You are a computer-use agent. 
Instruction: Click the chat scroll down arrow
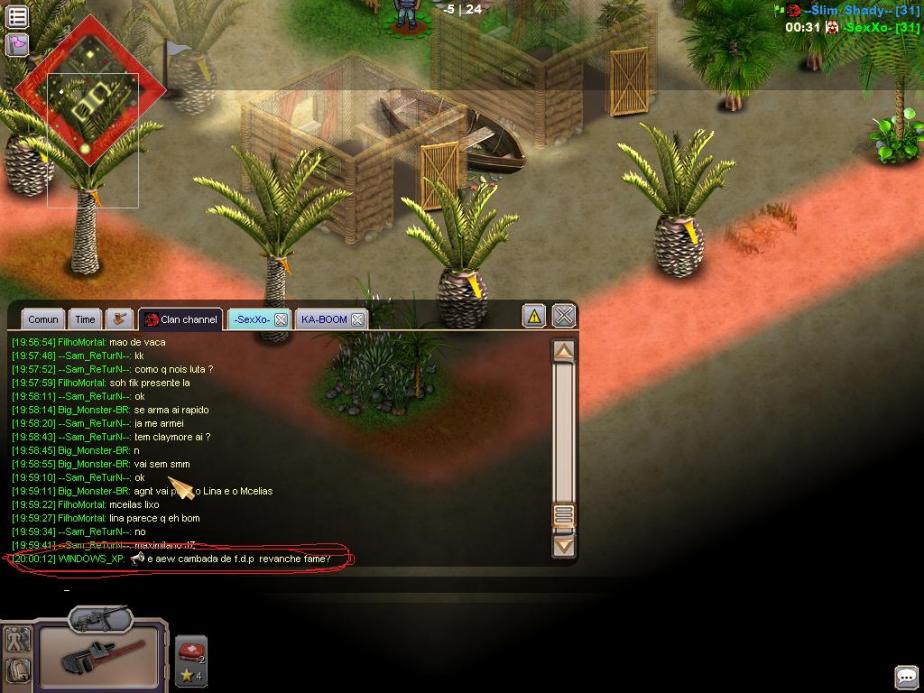coord(564,545)
